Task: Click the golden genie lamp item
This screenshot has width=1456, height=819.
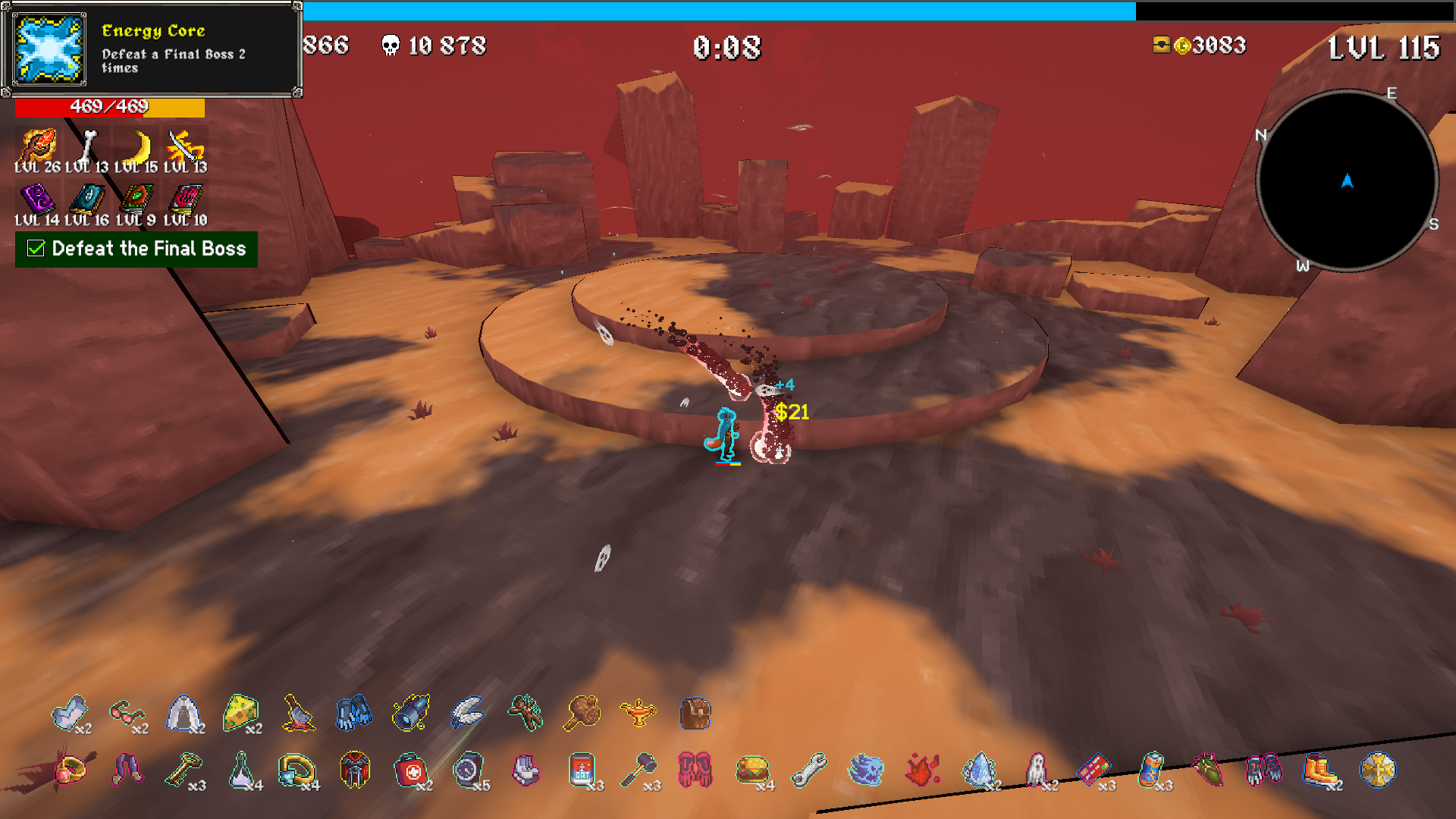Action: pyautogui.click(x=638, y=713)
